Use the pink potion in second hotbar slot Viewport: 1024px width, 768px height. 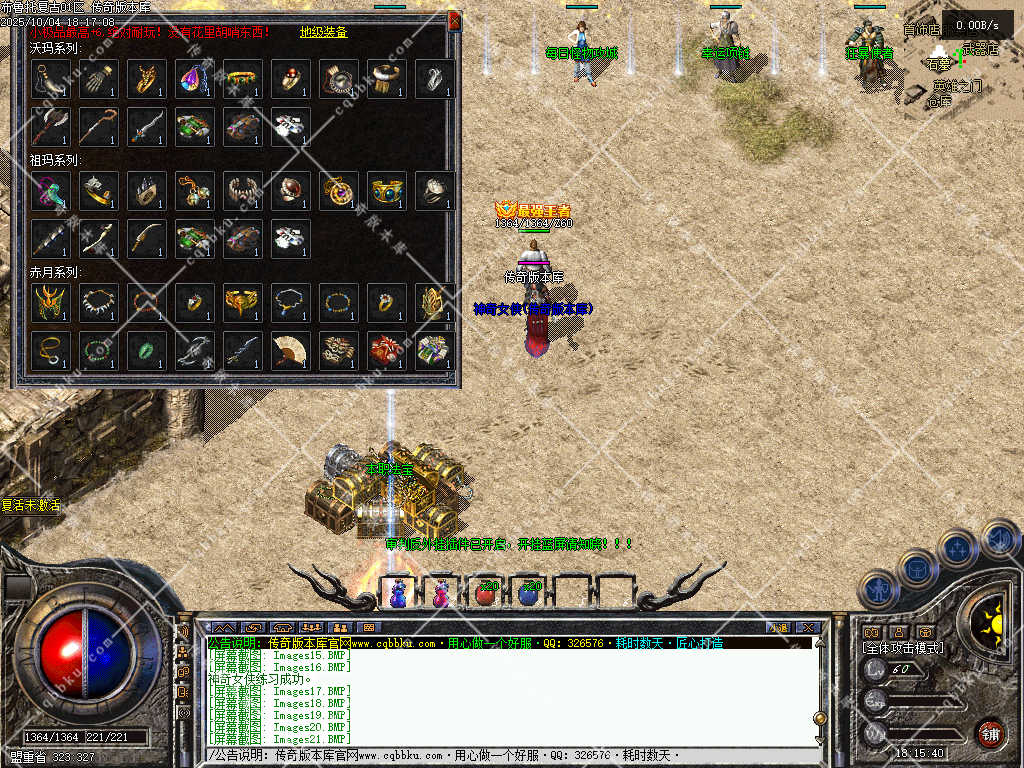pyautogui.click(x=441, y=593)
